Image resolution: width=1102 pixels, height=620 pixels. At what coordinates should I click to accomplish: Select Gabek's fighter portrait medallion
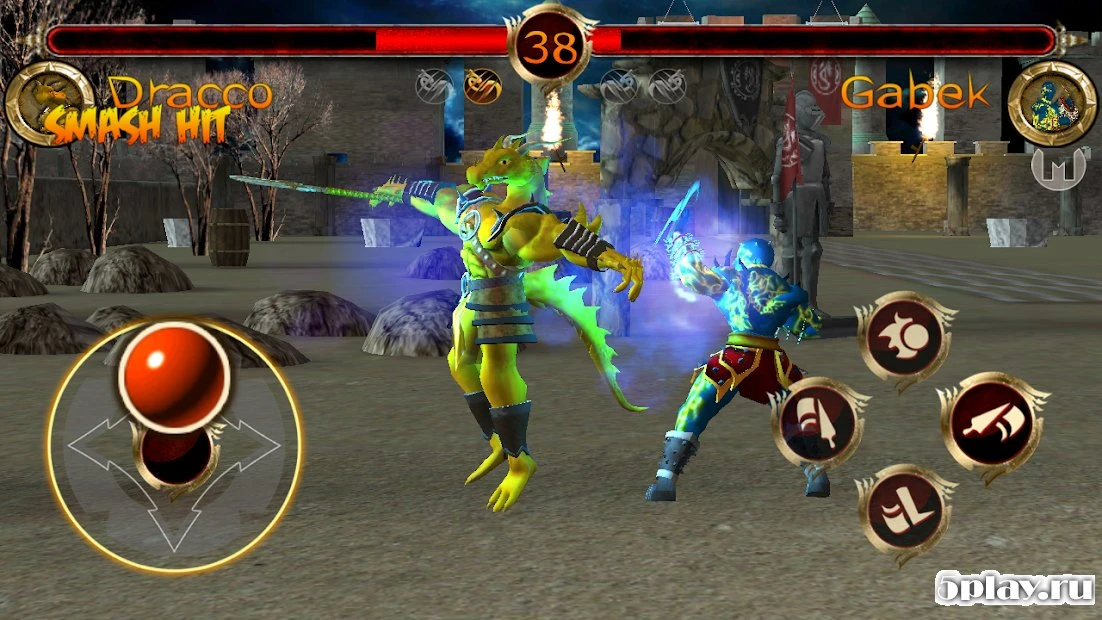tap(1051, 101)
